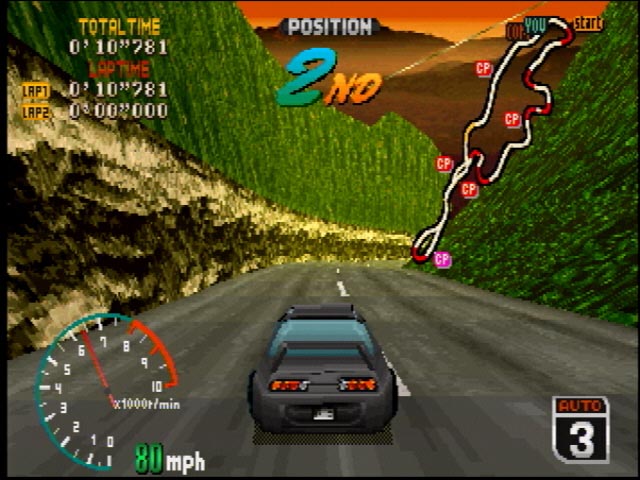Click the YOU marker on the course map
640x480 pixels.
click(x=535, y=23)
